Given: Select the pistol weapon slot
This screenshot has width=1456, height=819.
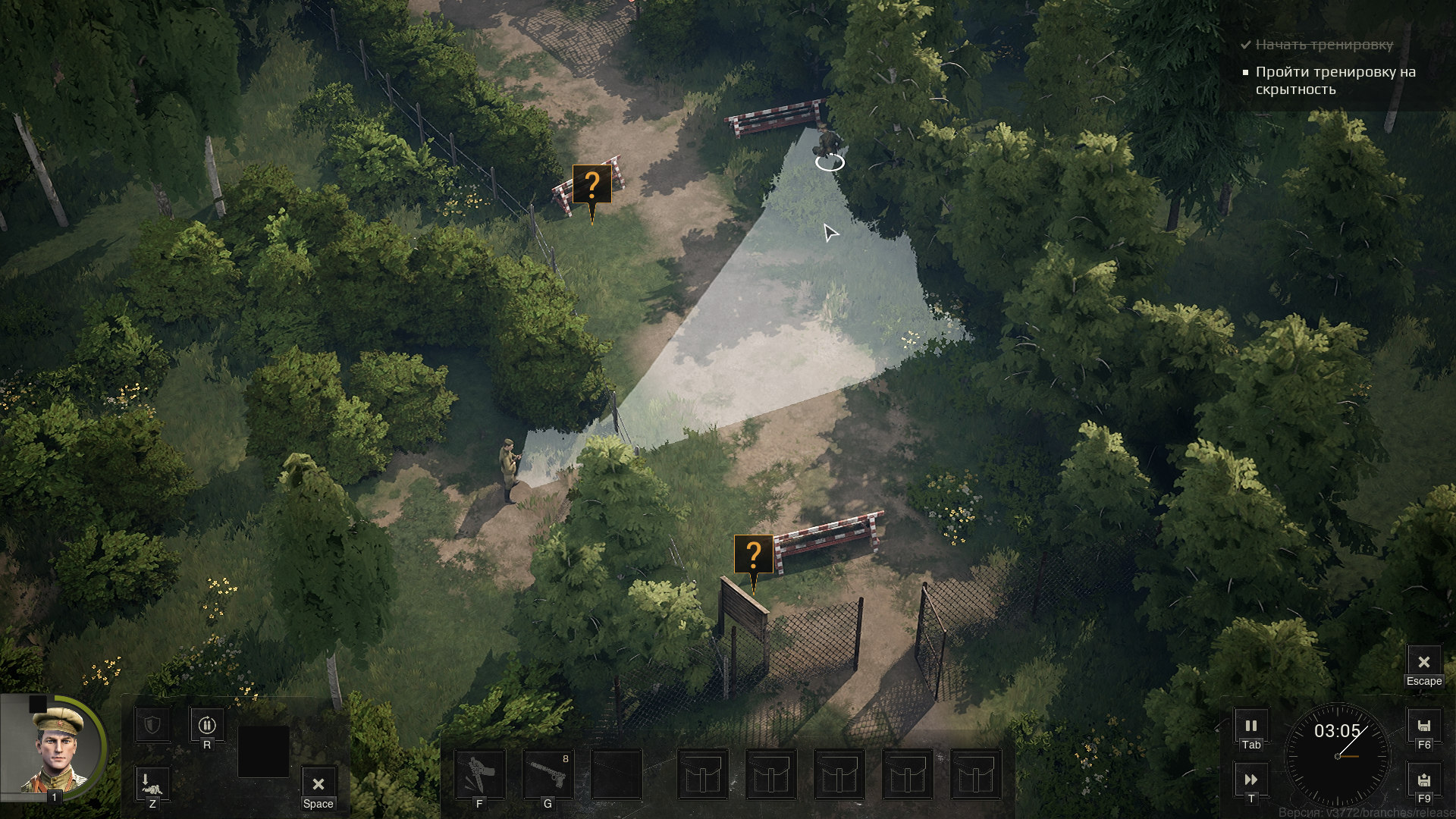Looking at the screenshot, I should (x=548, y=774).
